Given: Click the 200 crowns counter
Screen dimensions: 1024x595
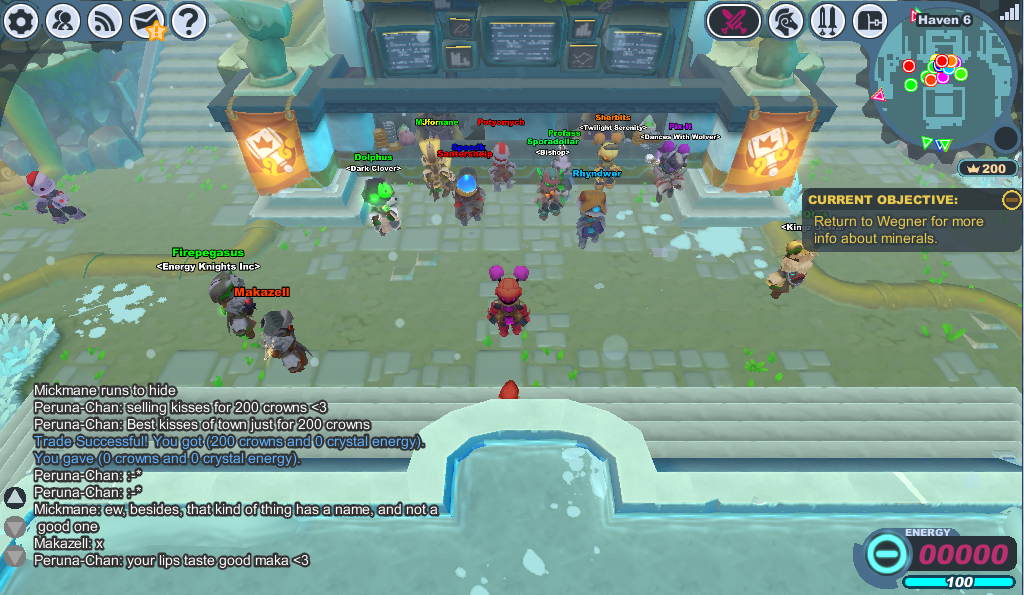Looking at the screenshot, I should [x=986, y=168].
